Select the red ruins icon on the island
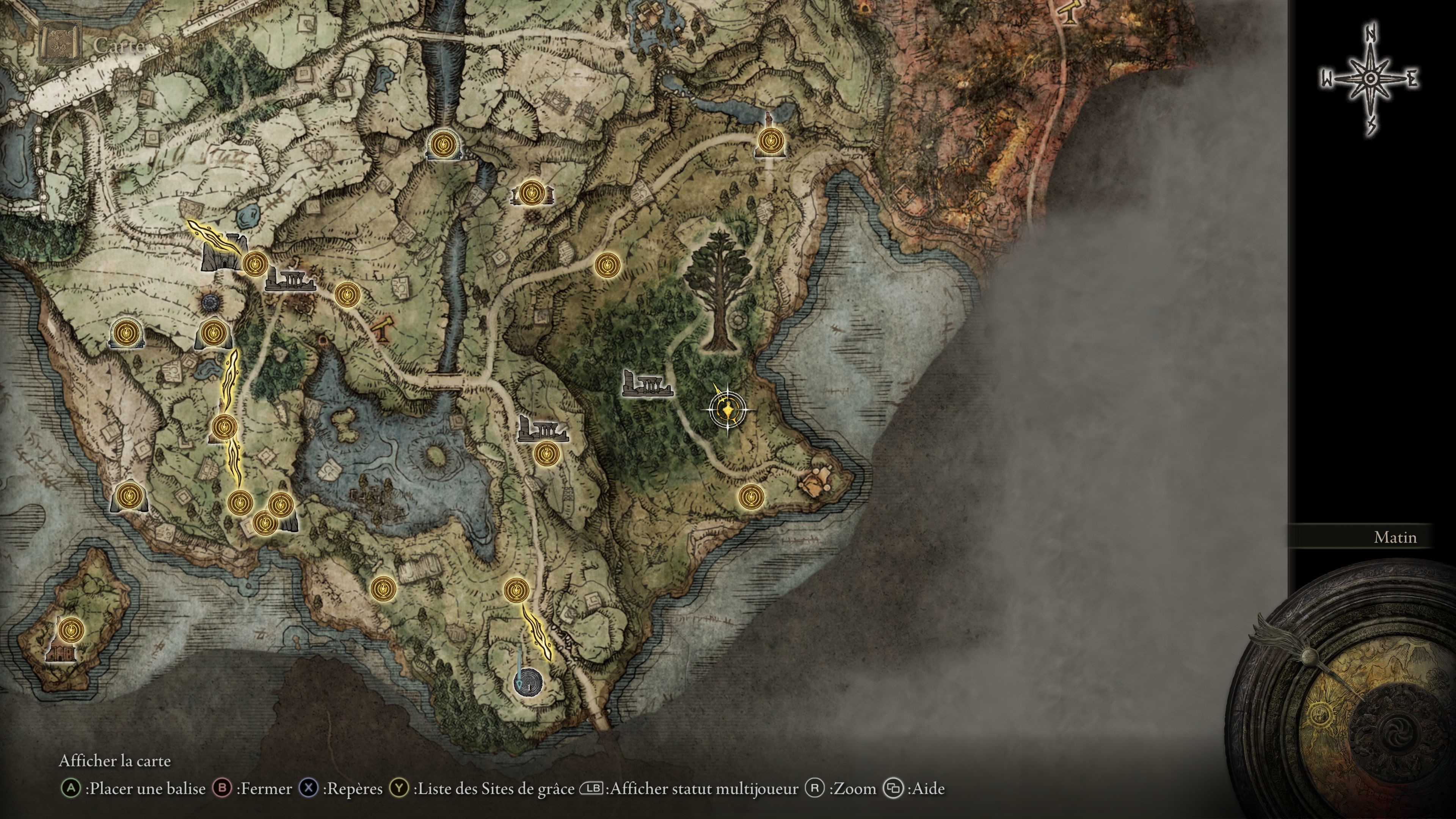This screenshot has height=819, width=1456. click(x=61, y=654)
